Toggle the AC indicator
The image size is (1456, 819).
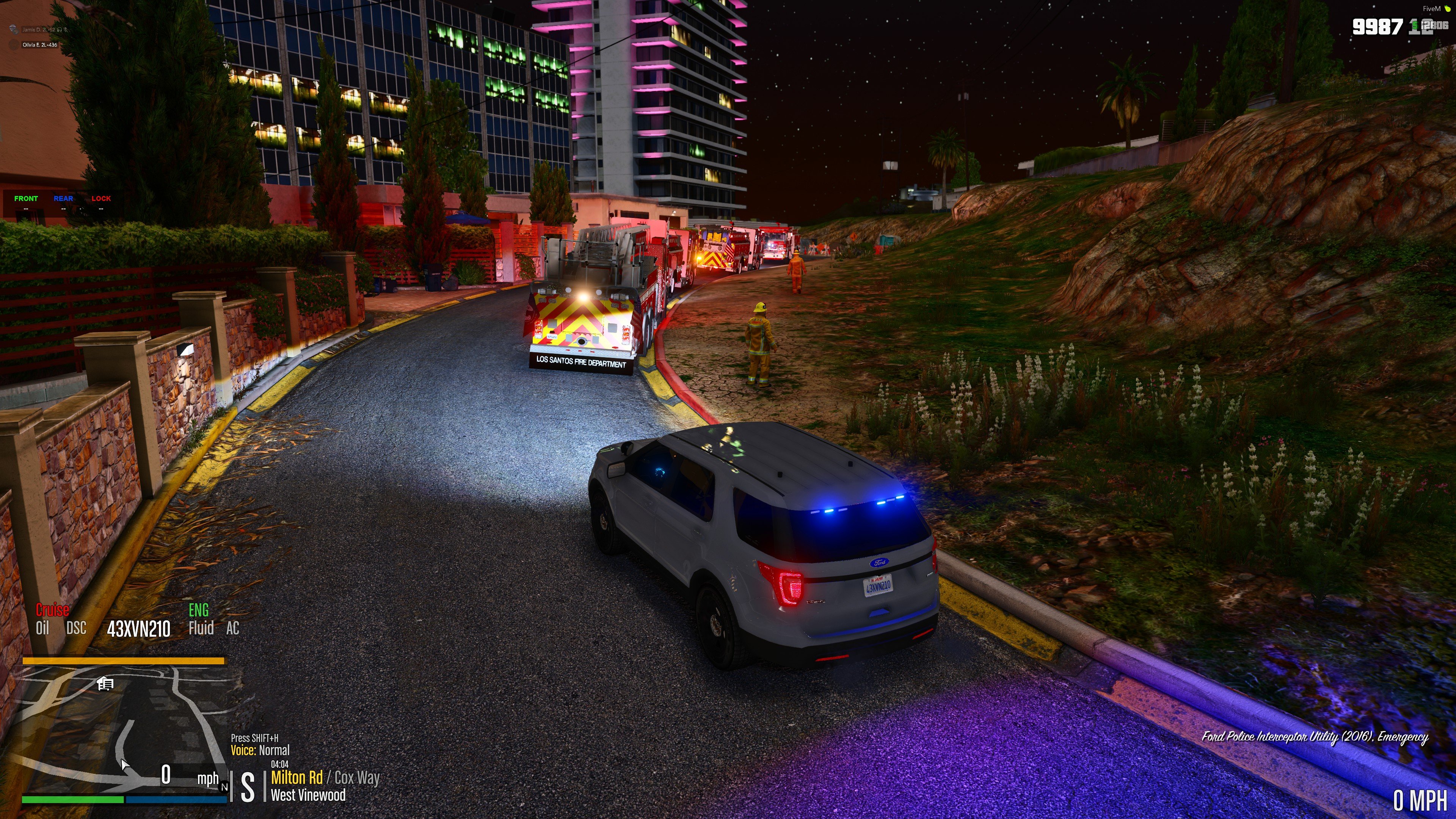tap(232, 628)
